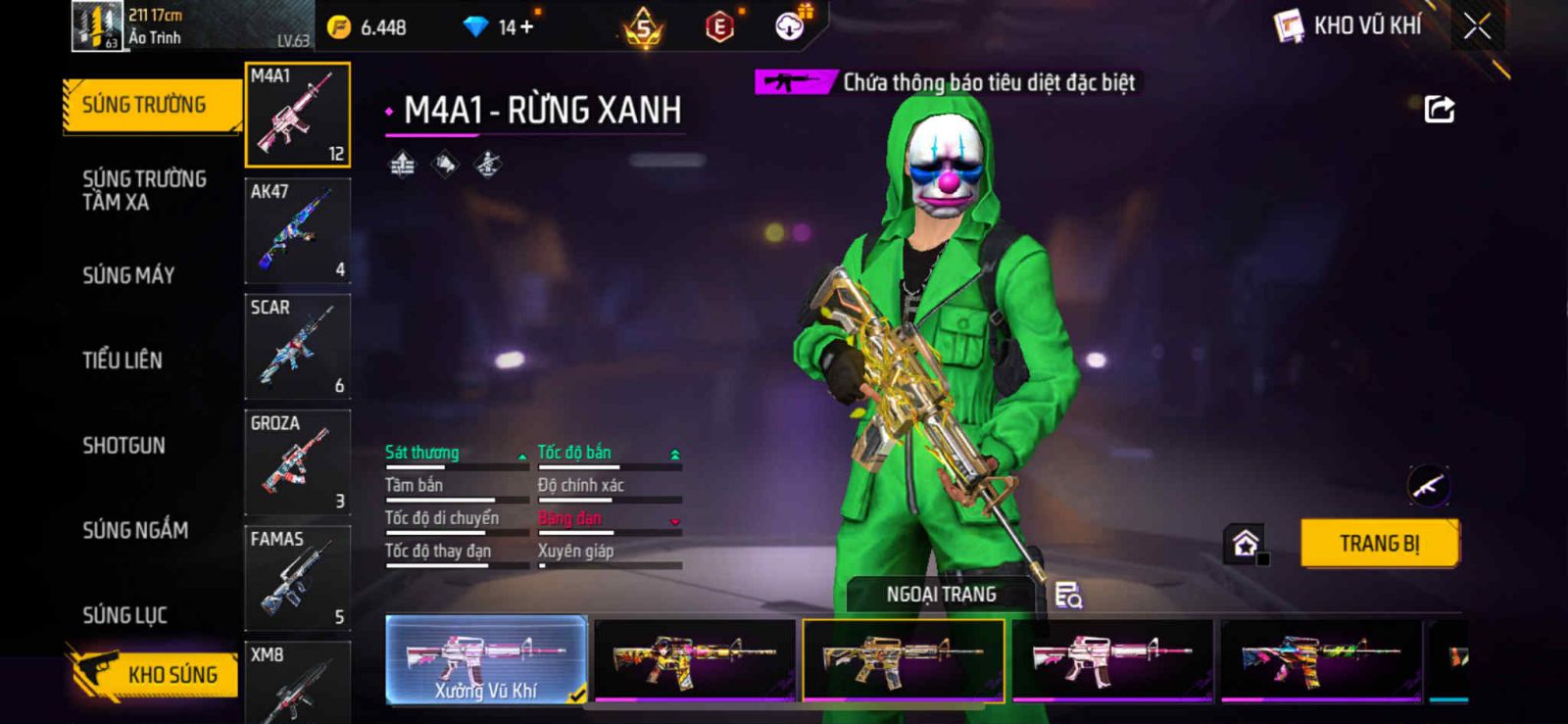1568x724 pixels.
Task: Pick the GROZA weapon tile
Action: click(x=297, y=461)
